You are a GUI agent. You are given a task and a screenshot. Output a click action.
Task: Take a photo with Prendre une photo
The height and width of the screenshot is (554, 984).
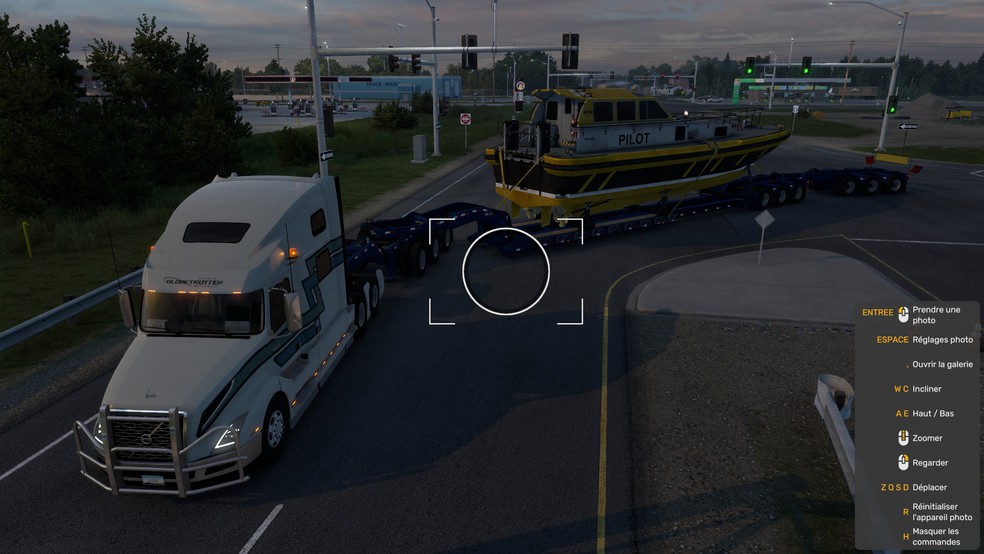[x=936, y=315]
